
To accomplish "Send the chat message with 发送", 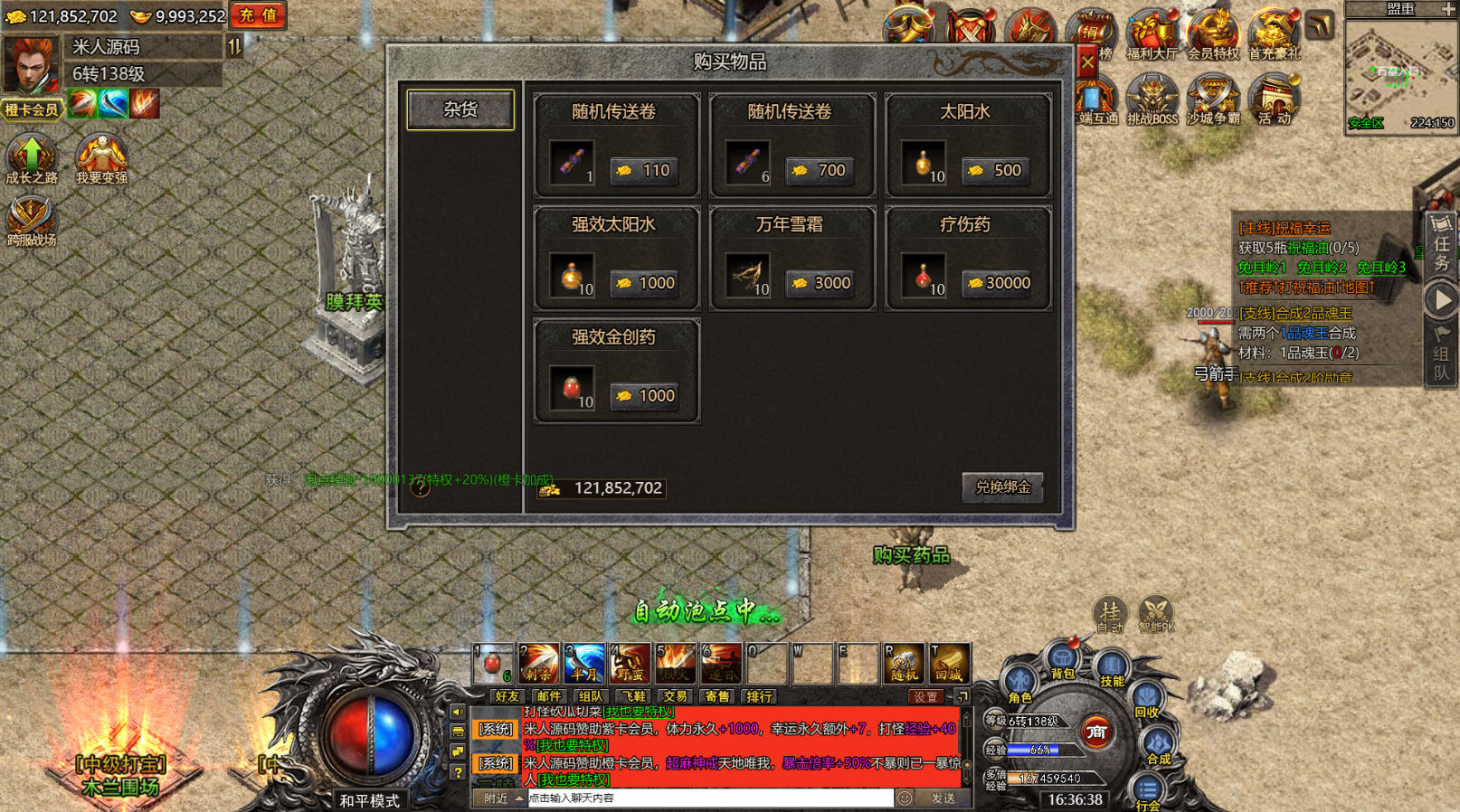I will [x=943, y=798].
